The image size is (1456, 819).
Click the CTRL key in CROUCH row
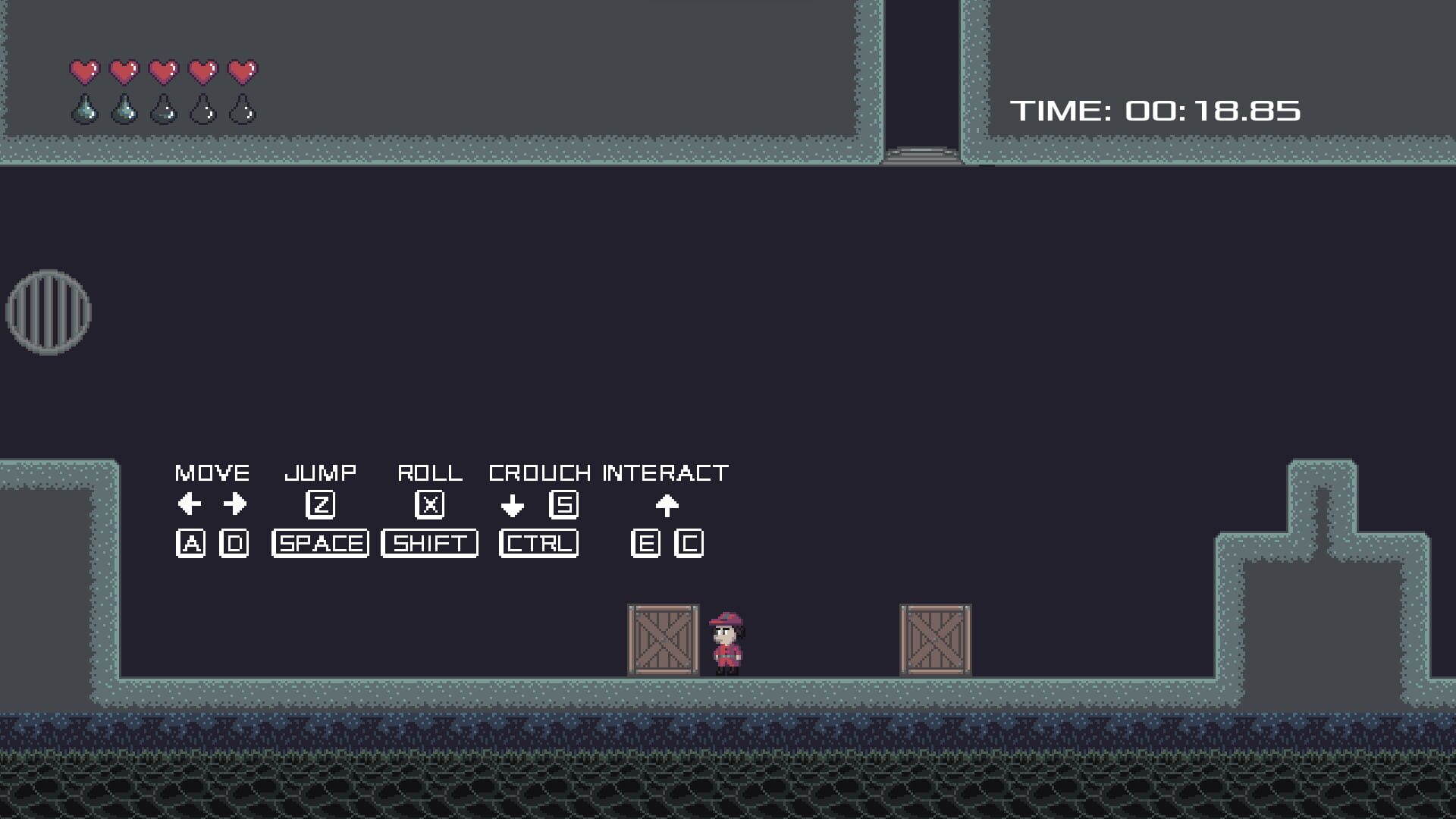pyautogui.click(x=538, y=543)
